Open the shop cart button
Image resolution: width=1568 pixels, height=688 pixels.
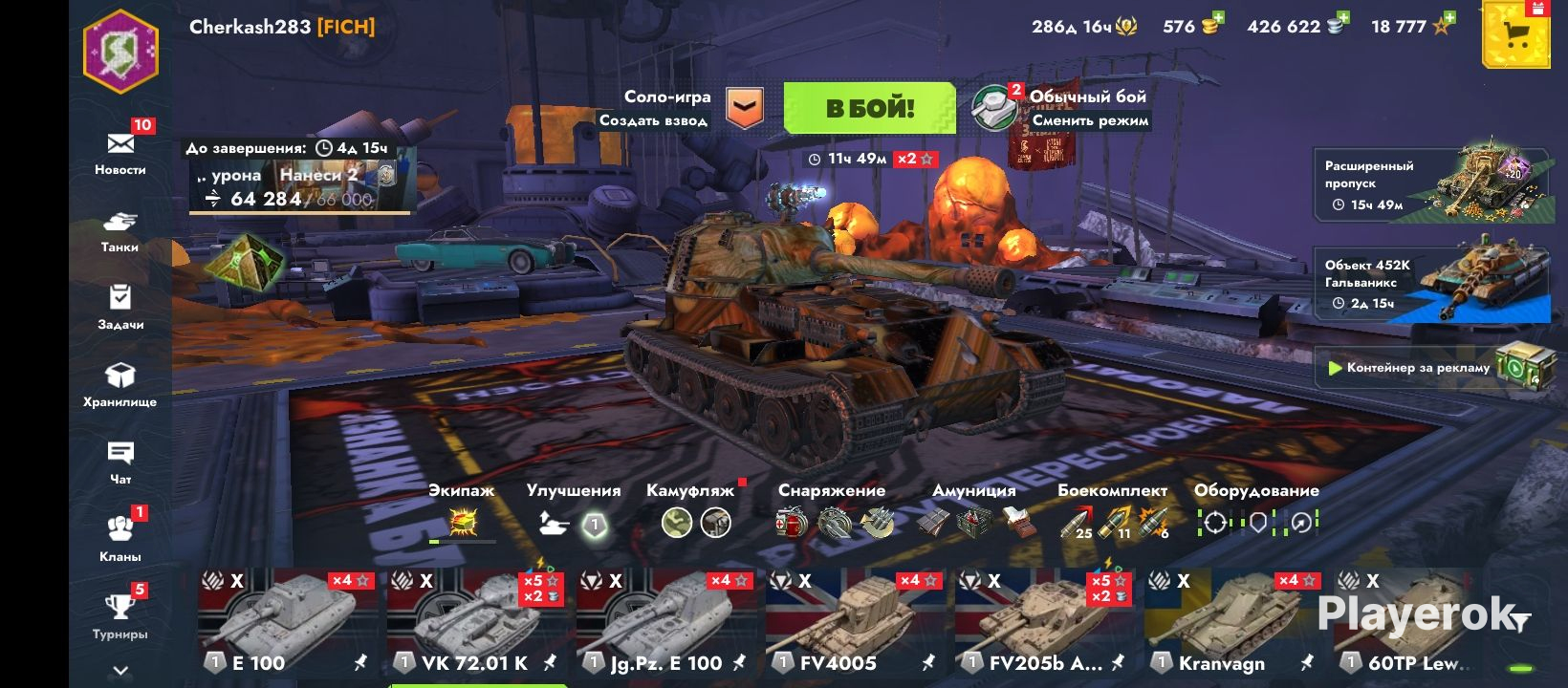1515,35
